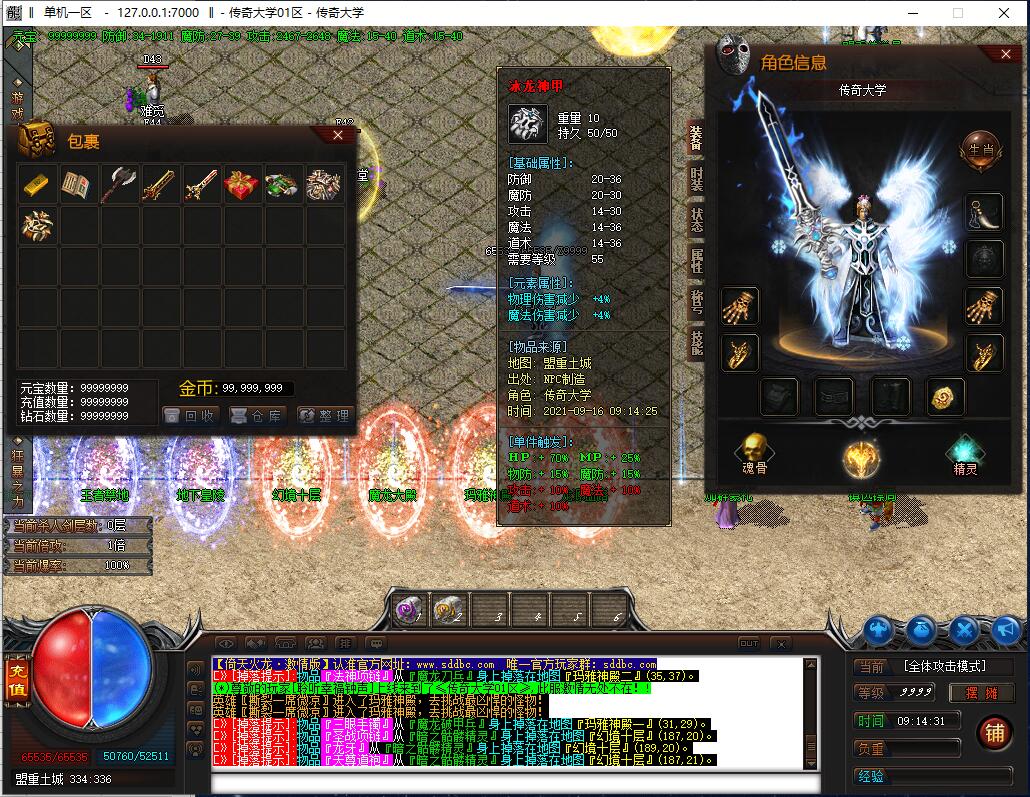Close the 角色信息 character window
Image resolution: width=1030 pixels, height=797 pixels.
tap(1006, 54)
